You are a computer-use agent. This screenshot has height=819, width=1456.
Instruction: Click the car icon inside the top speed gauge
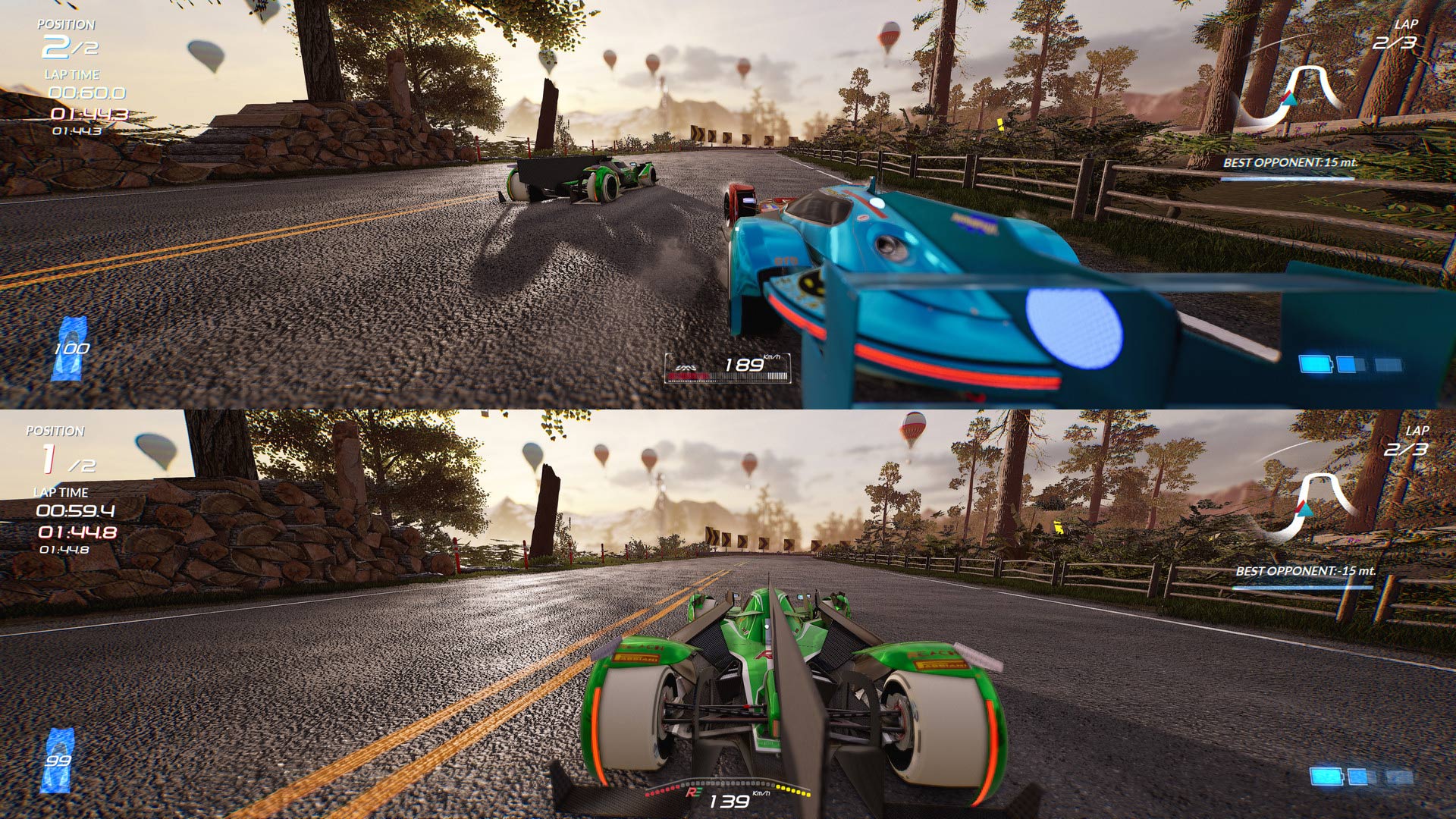point(685,366)
